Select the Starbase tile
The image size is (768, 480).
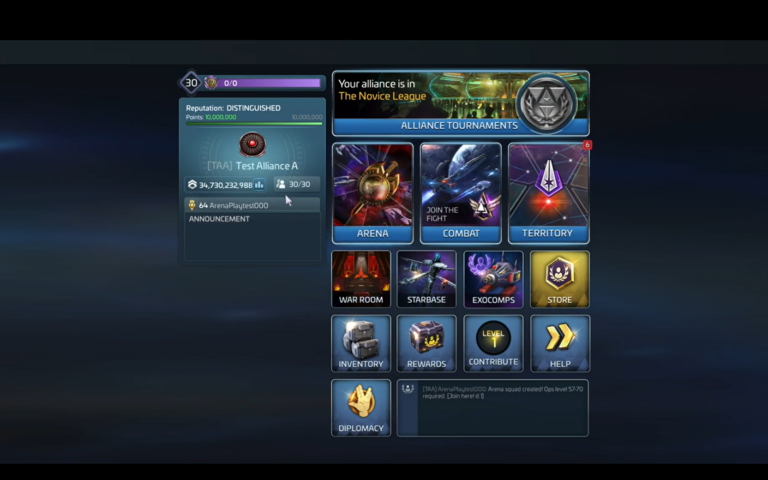tap(426, 279)
